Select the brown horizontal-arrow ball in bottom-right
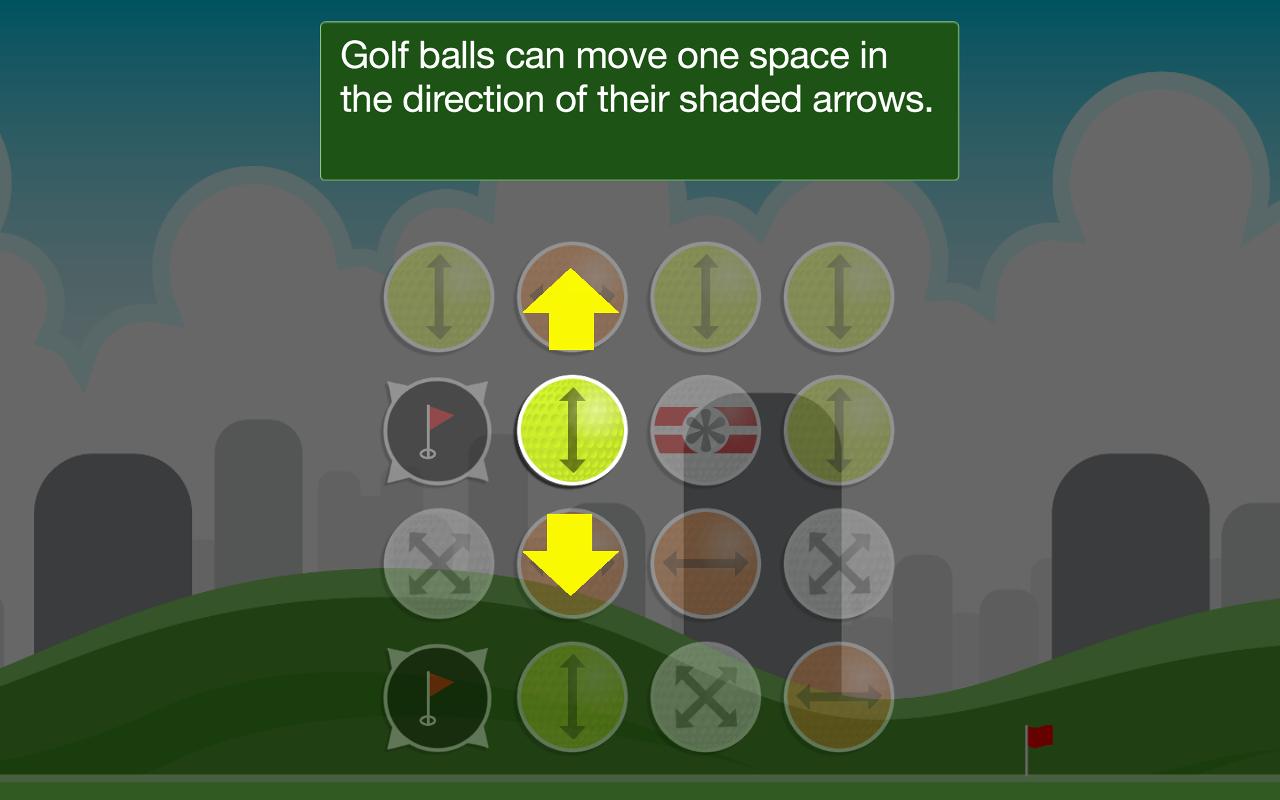 click(x=838, y=697)
